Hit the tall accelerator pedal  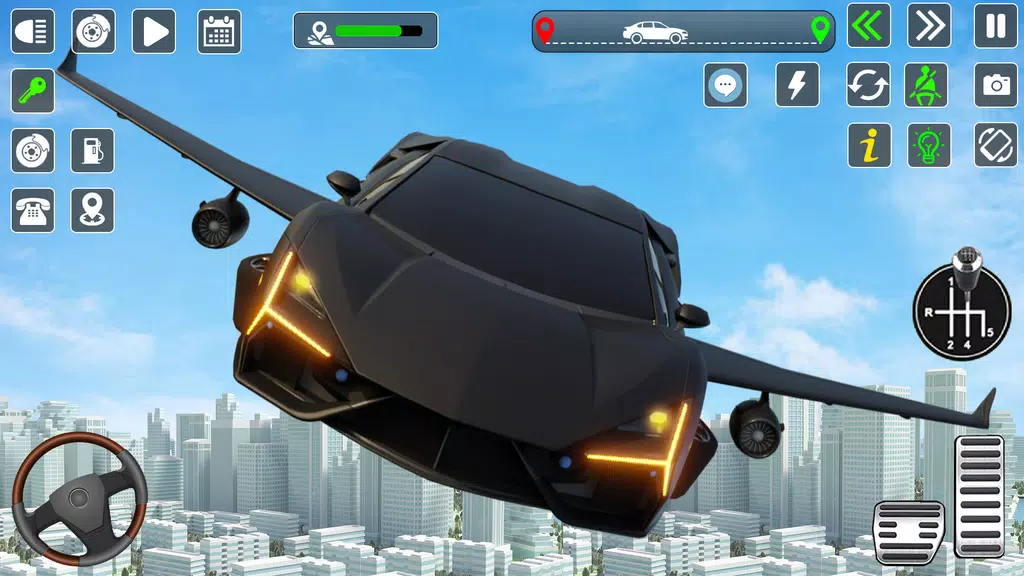pyautogui.click(x=979, y=495)
